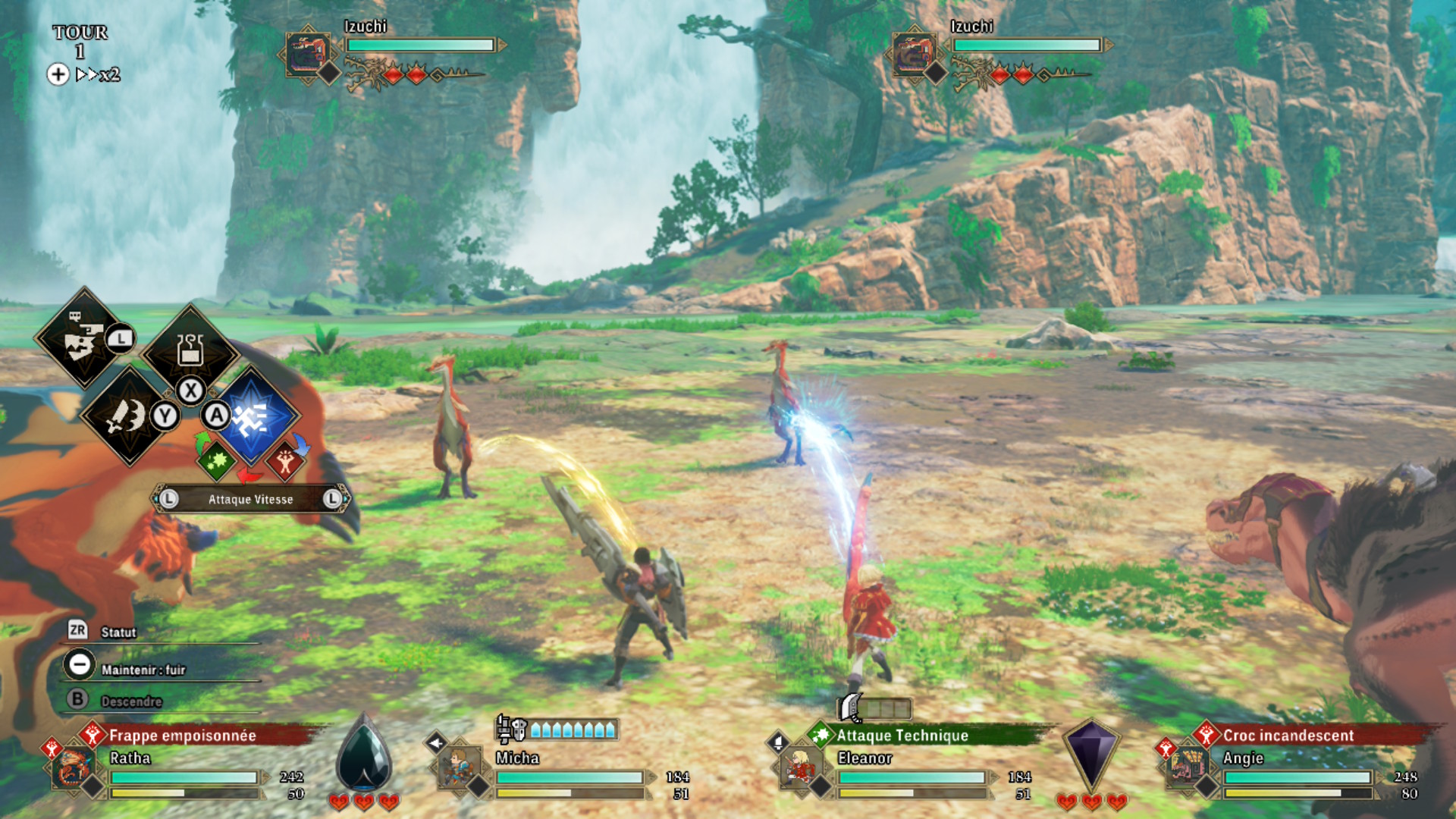Select the blue speed attack command diamond
Viewport: 1456px width, 819px height.
(253, 416)
